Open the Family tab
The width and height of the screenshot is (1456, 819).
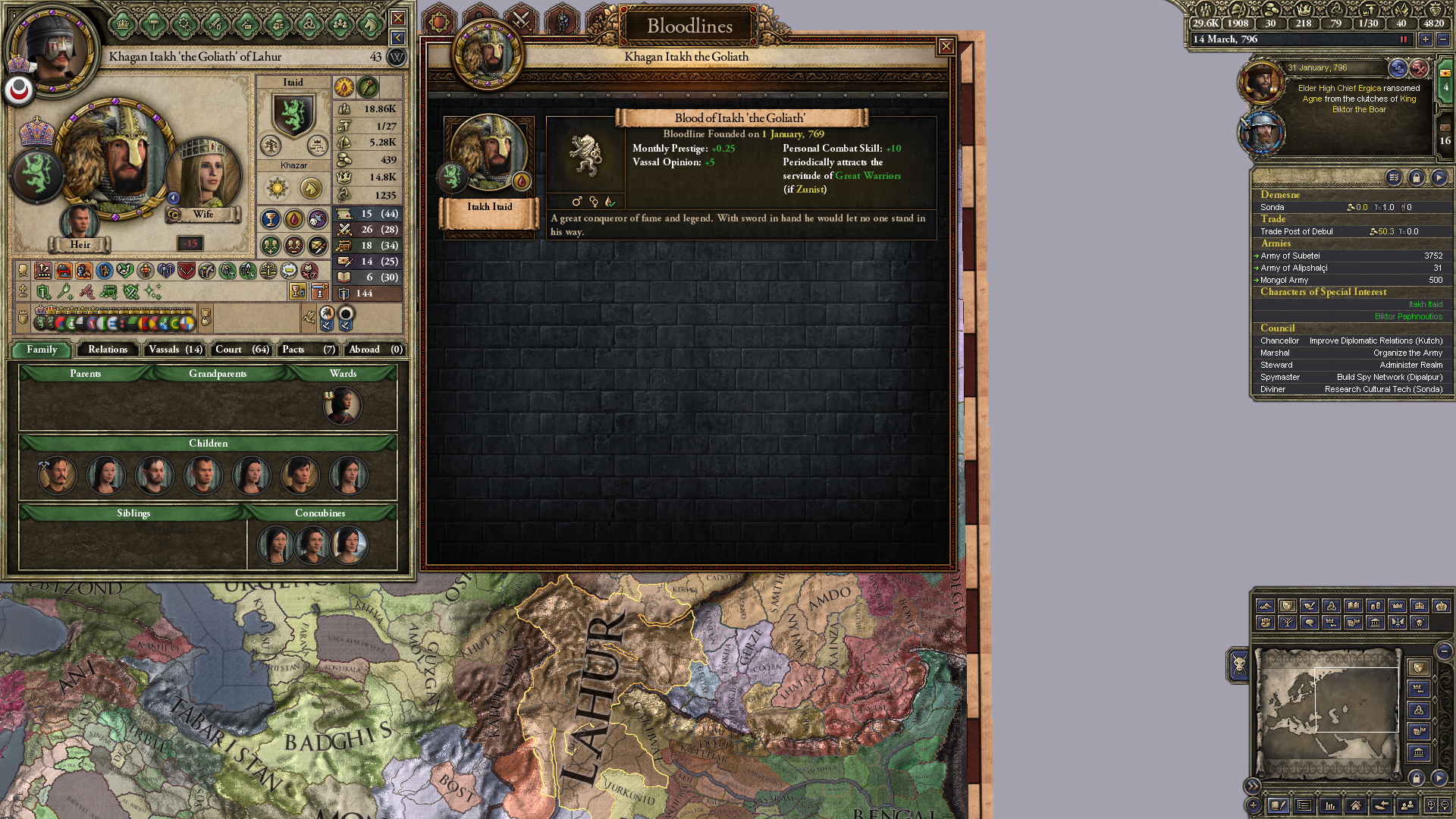[x=42, y=350]
